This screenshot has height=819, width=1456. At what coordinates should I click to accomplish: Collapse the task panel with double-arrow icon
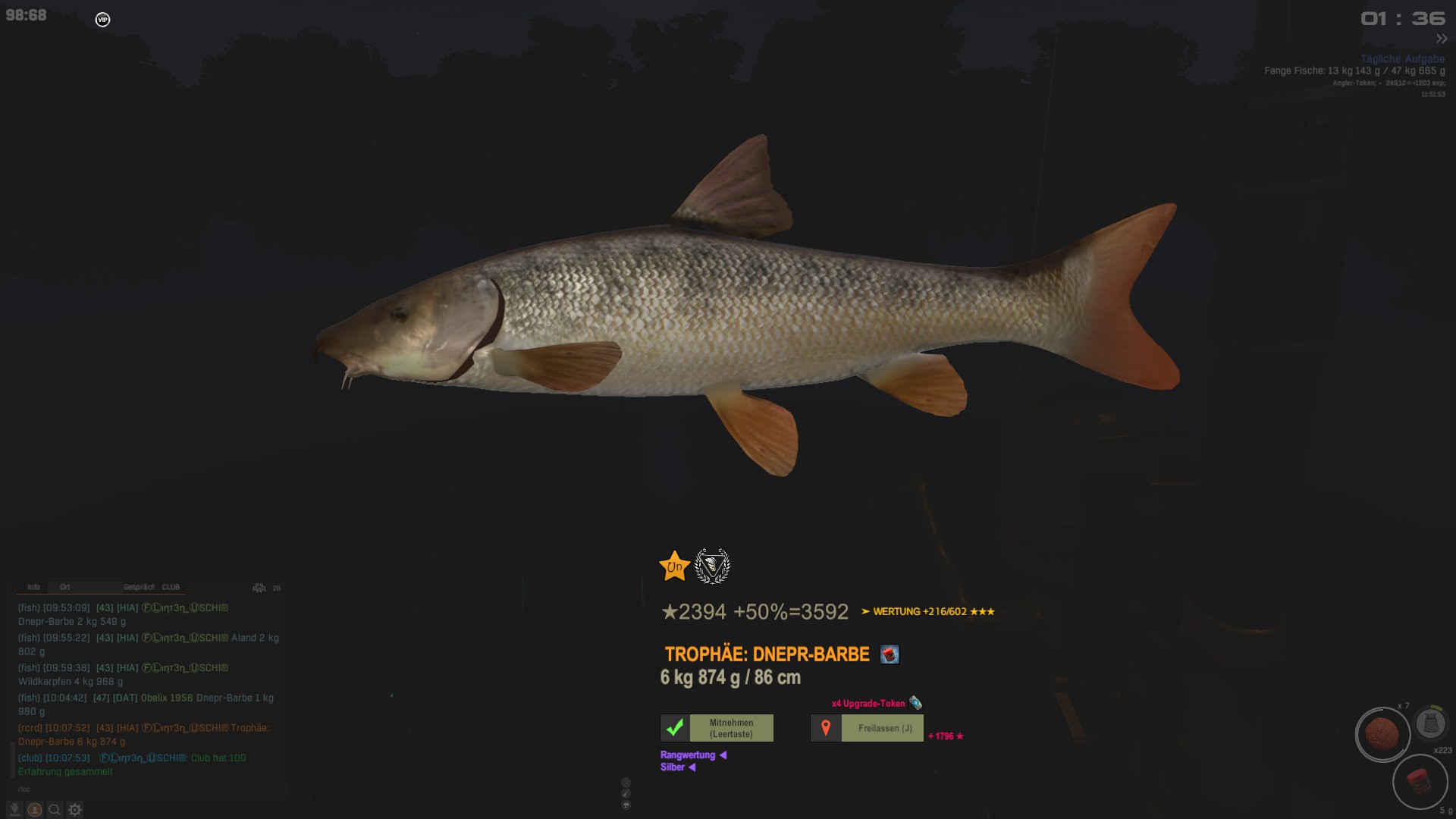1441,39
